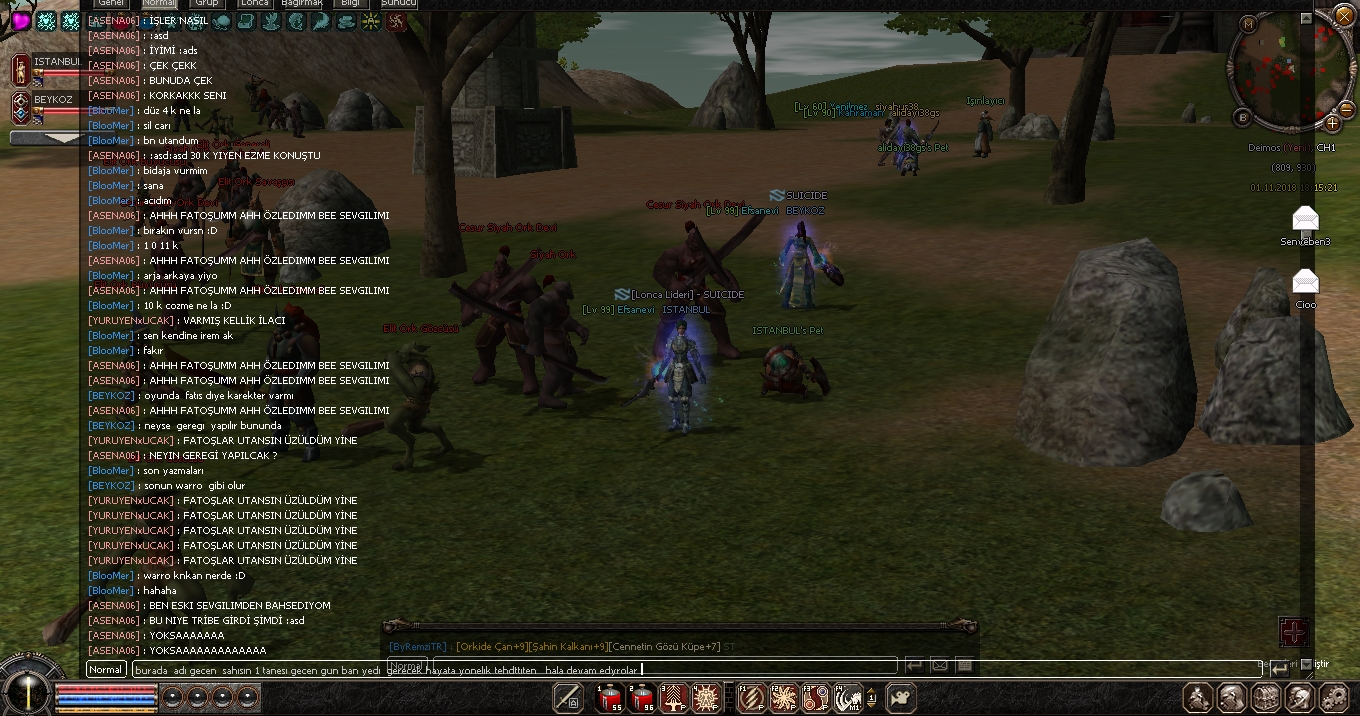
Task: Open the whisper envelope from Senveben3
Action: pyautogui.click(x=1305, y=220)
